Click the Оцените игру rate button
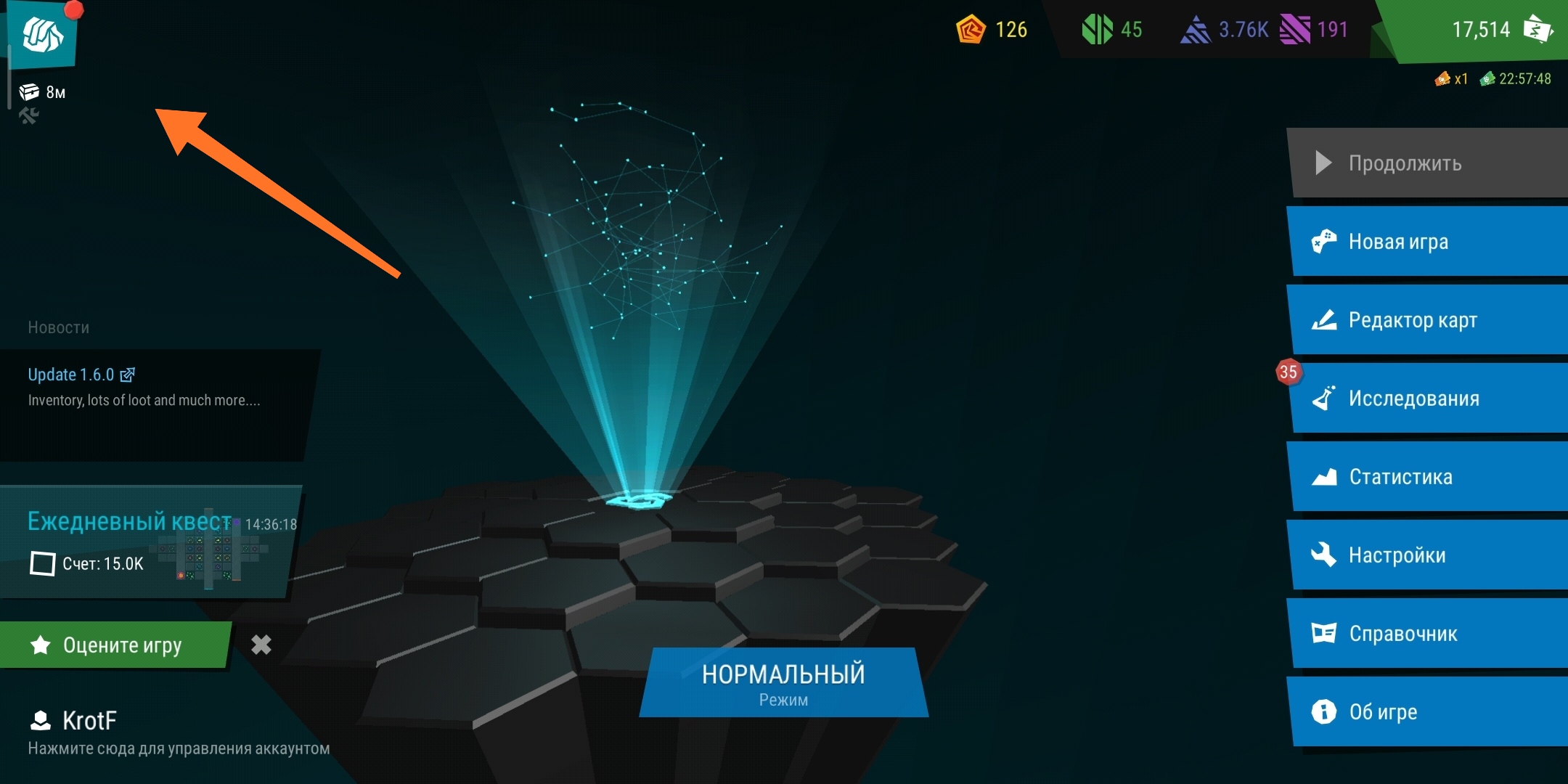The image size is (1568, 784). pyautogui.click(x=116, y=645)
